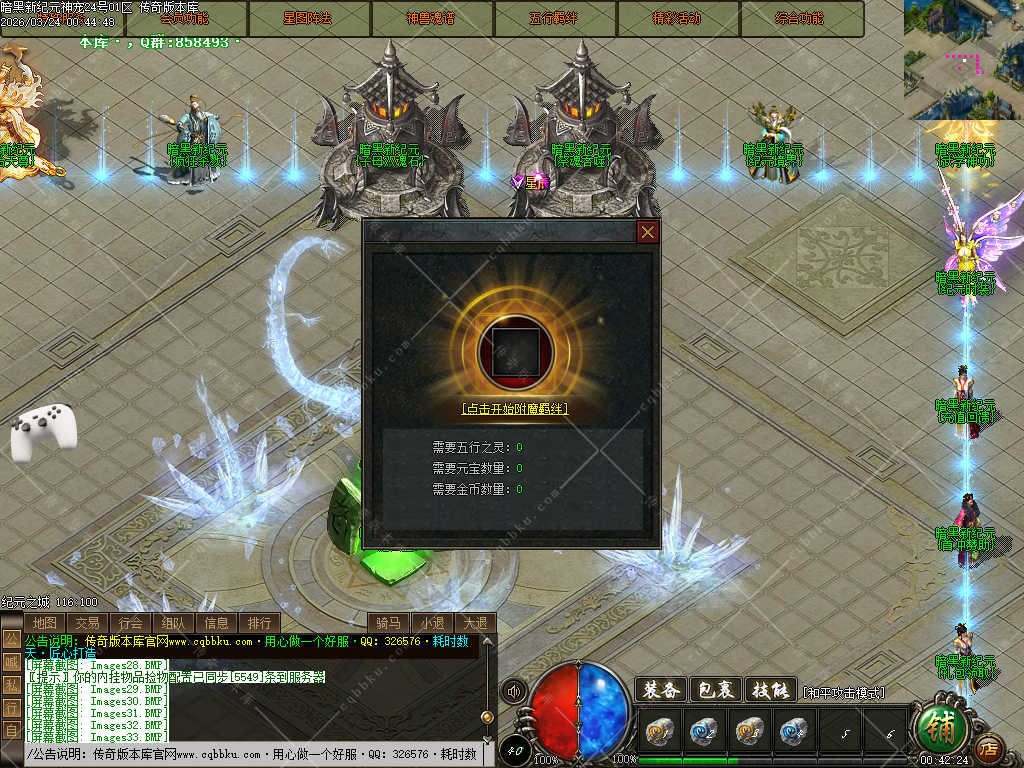The height and width of the screenshot is (768, 1024).
Task: Select the empty item slot in the glowing ring
Action: 514,350
